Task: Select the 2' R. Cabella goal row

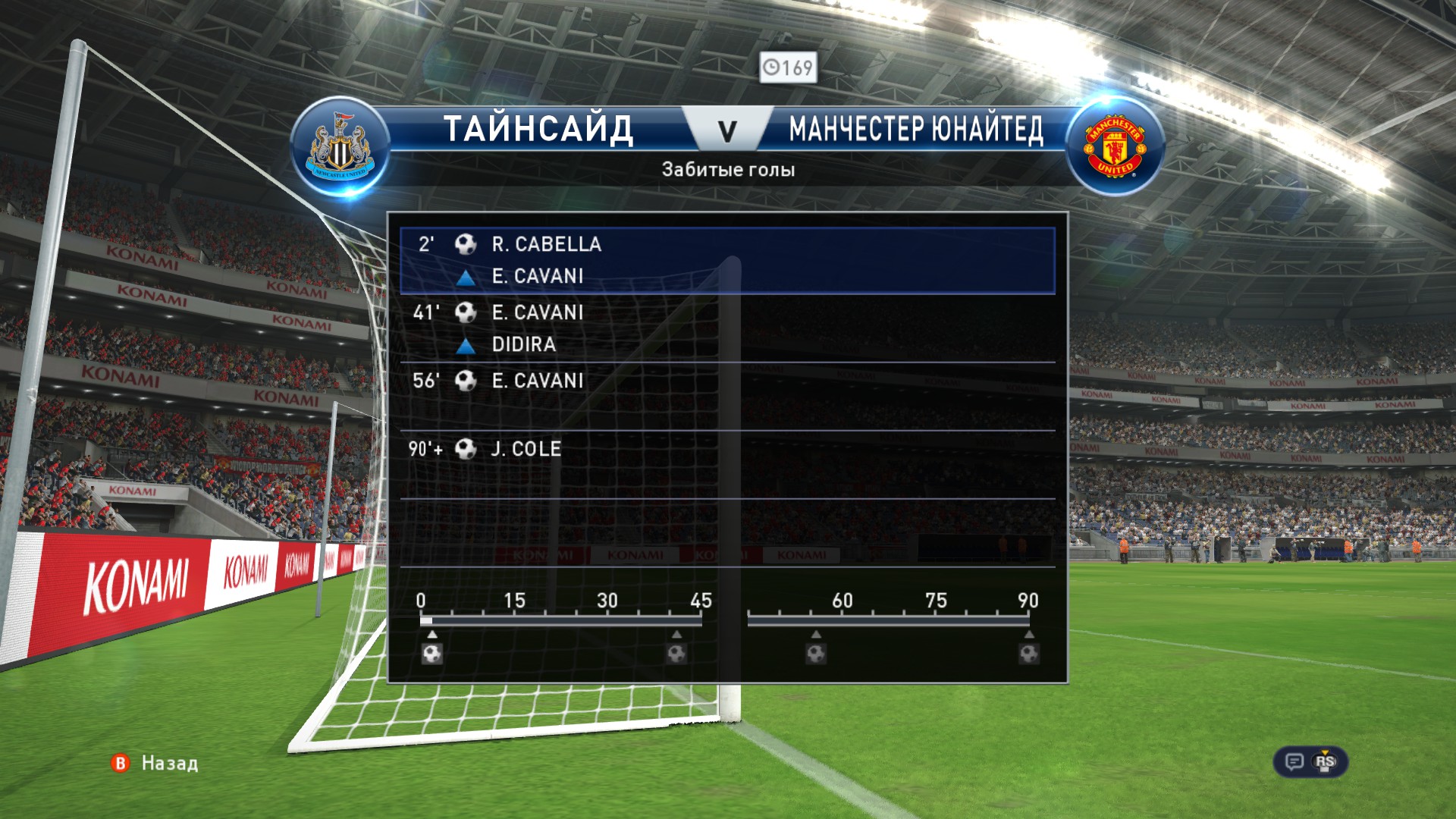Action: pyautogui.click(x=726, y=259)
